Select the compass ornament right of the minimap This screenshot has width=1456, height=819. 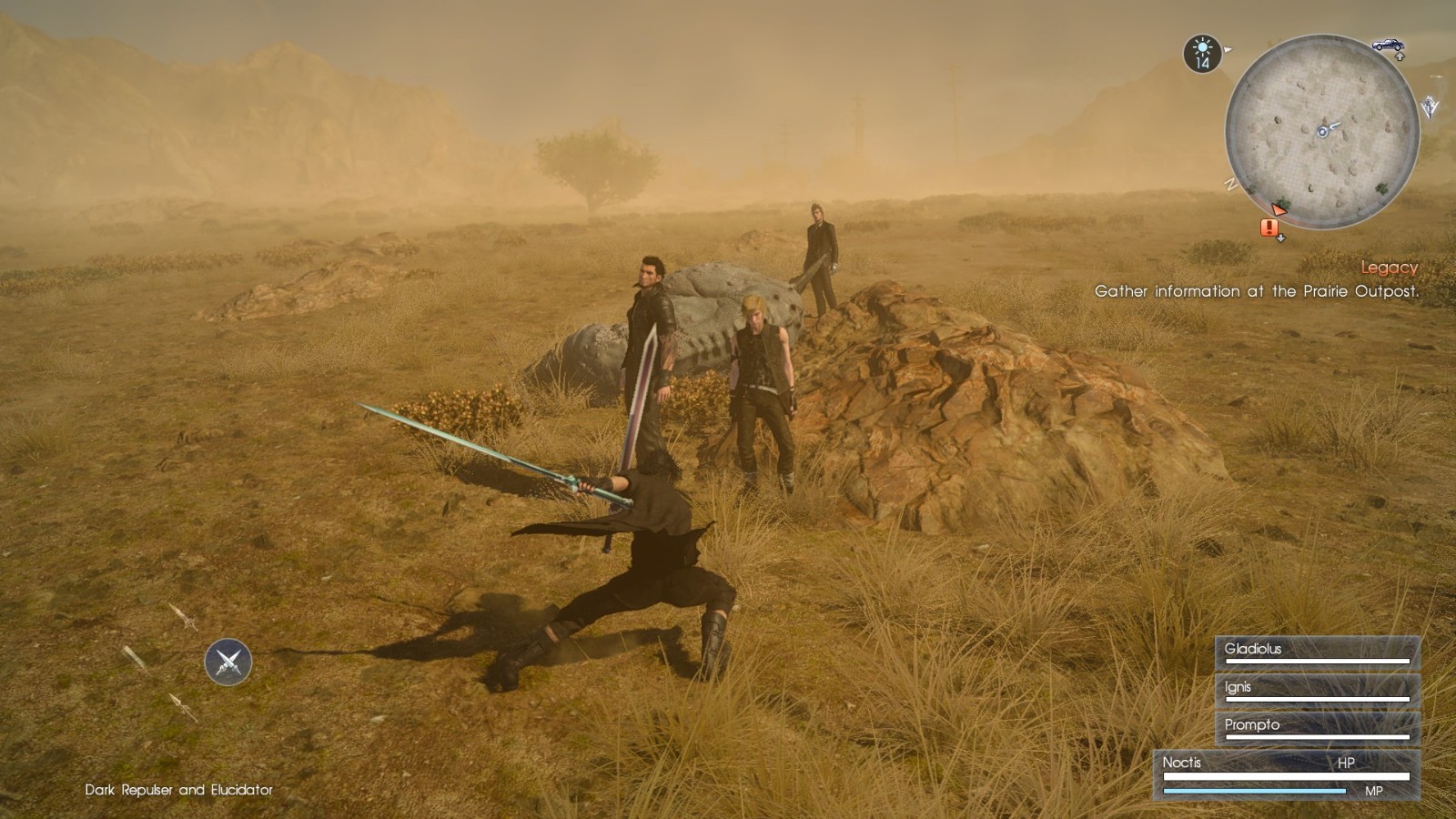[x=1429, y=106]
